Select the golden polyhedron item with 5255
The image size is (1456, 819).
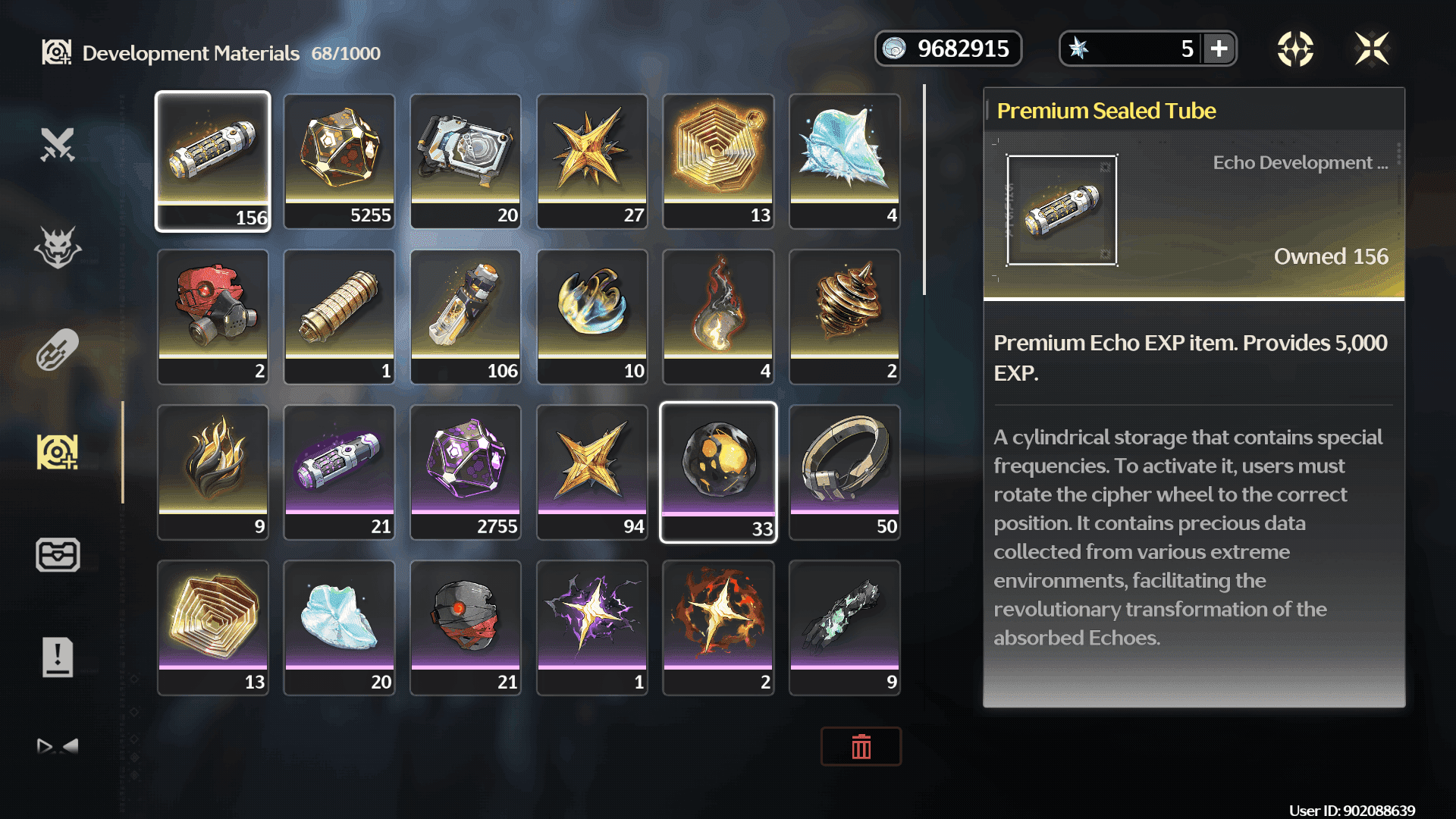(x=339, y=161)
